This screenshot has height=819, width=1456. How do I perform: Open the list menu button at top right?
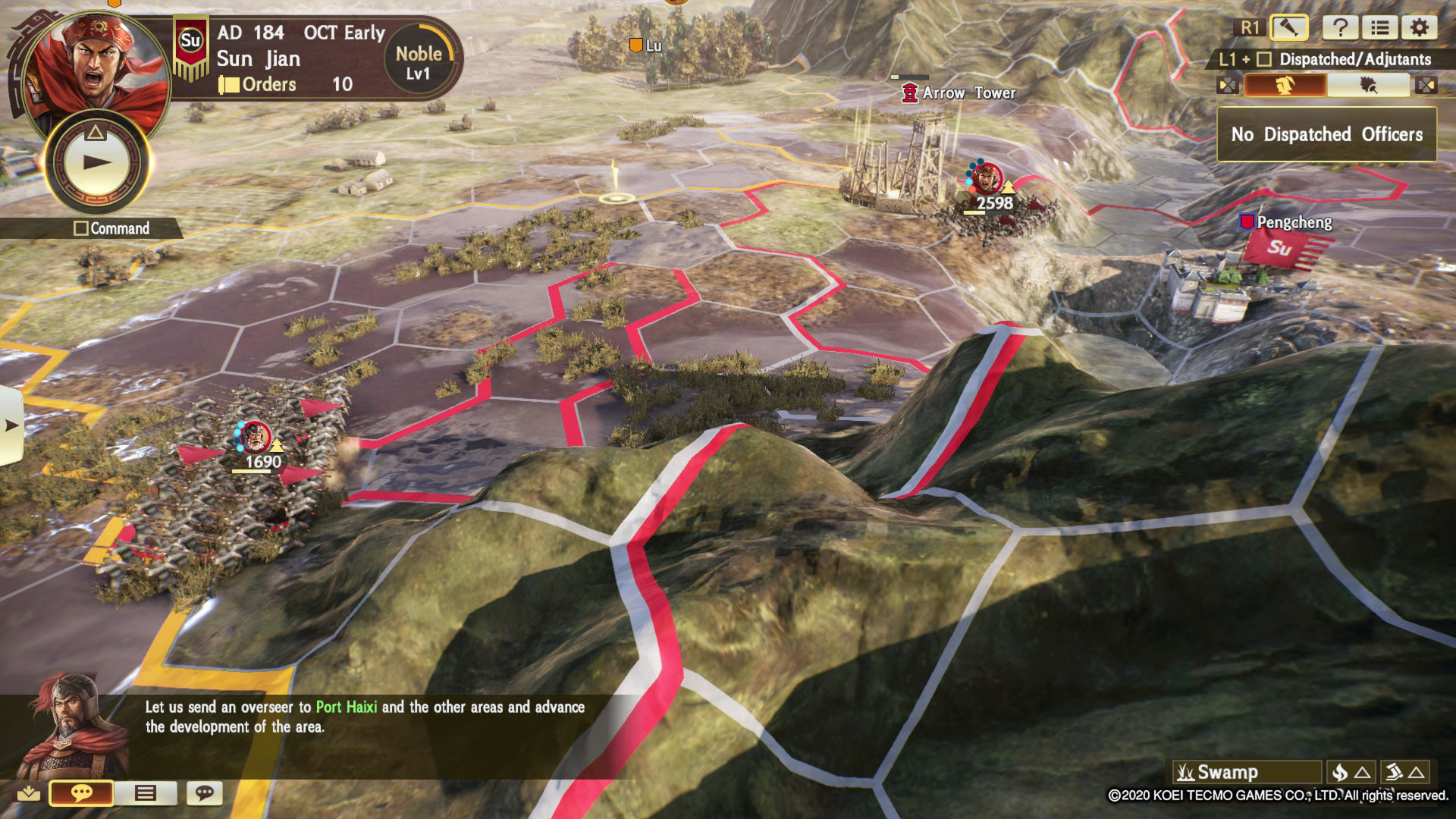coord(1379,28)
